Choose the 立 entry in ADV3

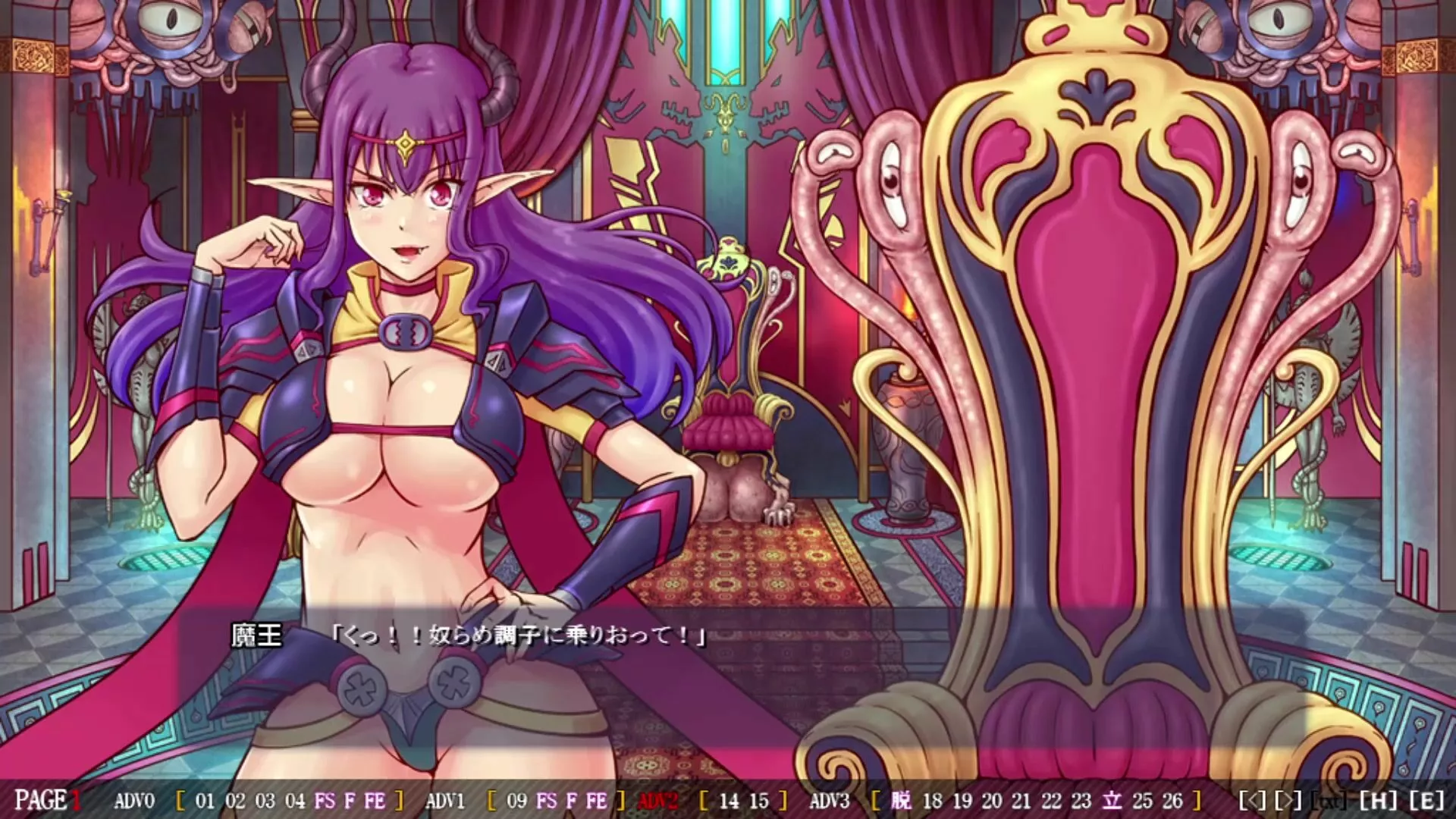coord(1112,800)
